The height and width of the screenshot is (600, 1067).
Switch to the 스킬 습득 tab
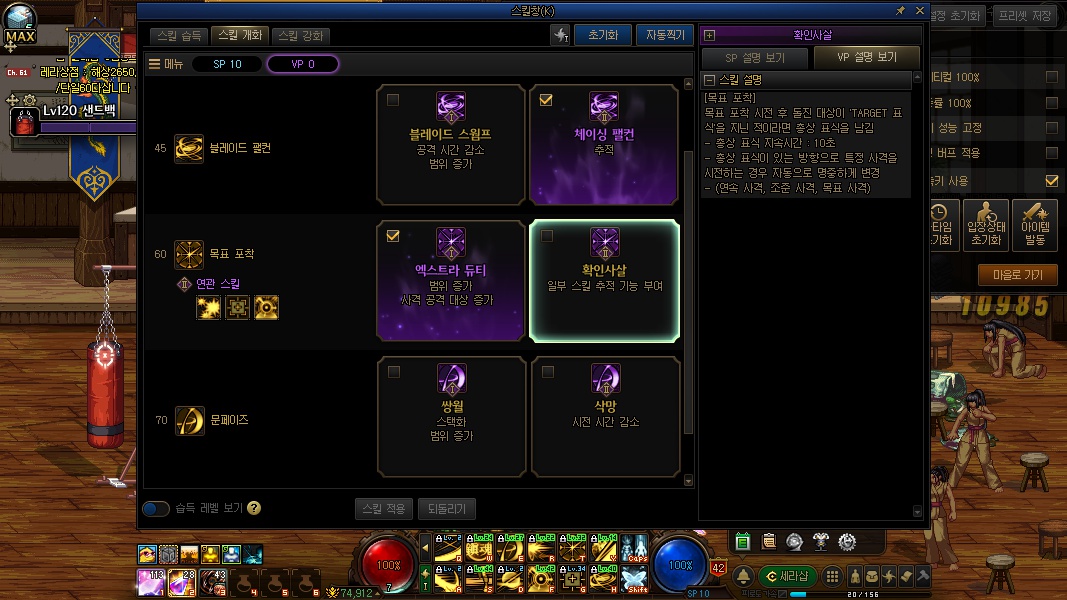[x=180, y=35]
